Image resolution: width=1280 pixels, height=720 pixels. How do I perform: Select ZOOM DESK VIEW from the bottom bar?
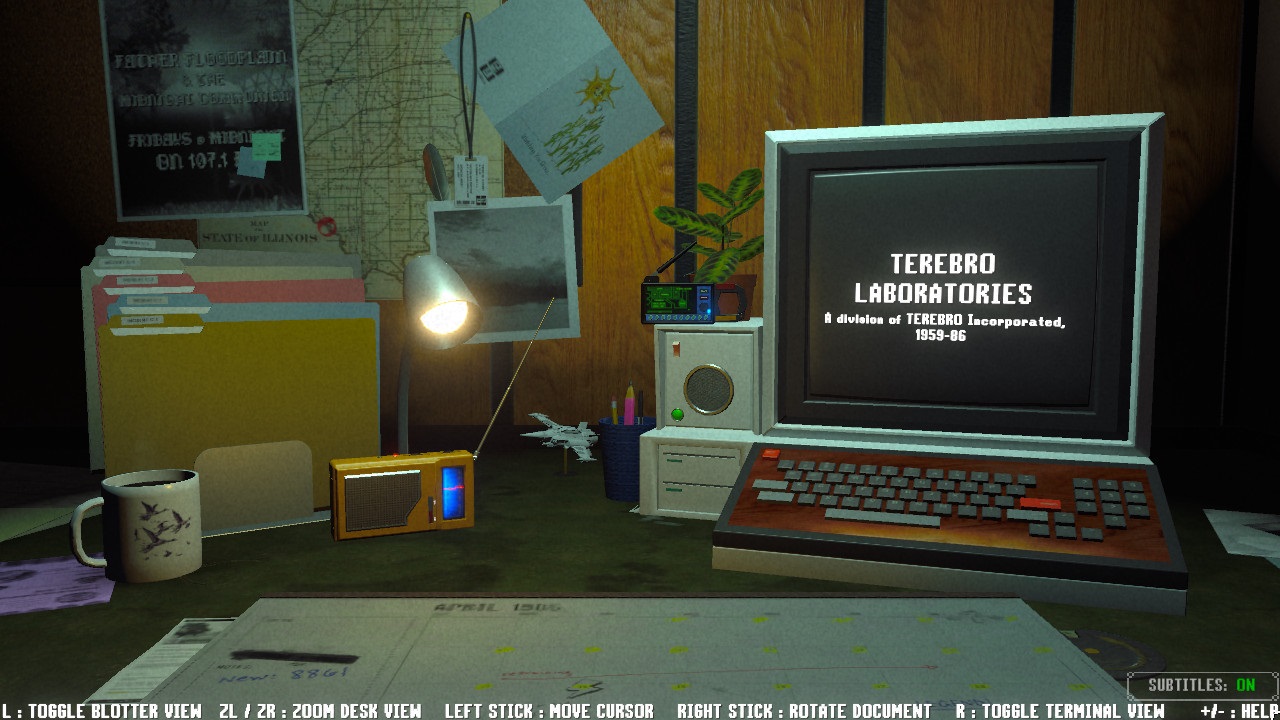[x=320, y=711]
